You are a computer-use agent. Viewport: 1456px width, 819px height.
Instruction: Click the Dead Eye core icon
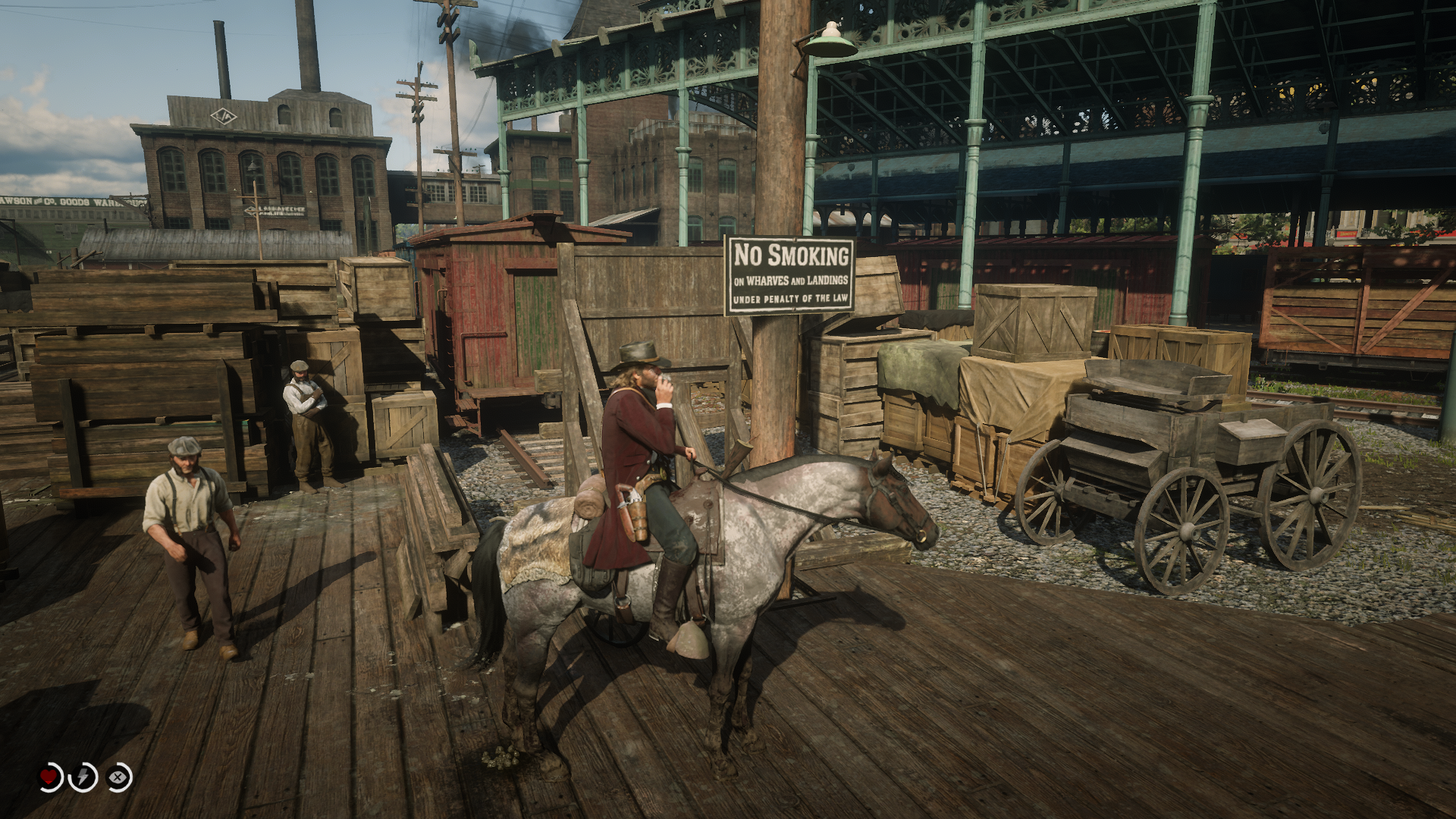[118, 777]
